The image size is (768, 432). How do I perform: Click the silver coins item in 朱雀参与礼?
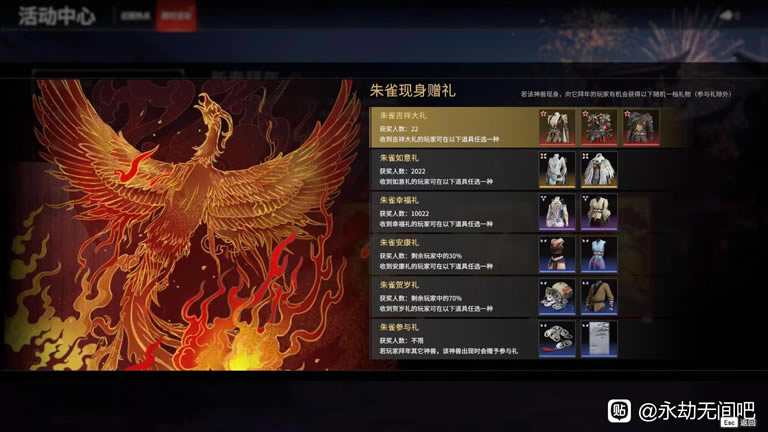[557, 339]
